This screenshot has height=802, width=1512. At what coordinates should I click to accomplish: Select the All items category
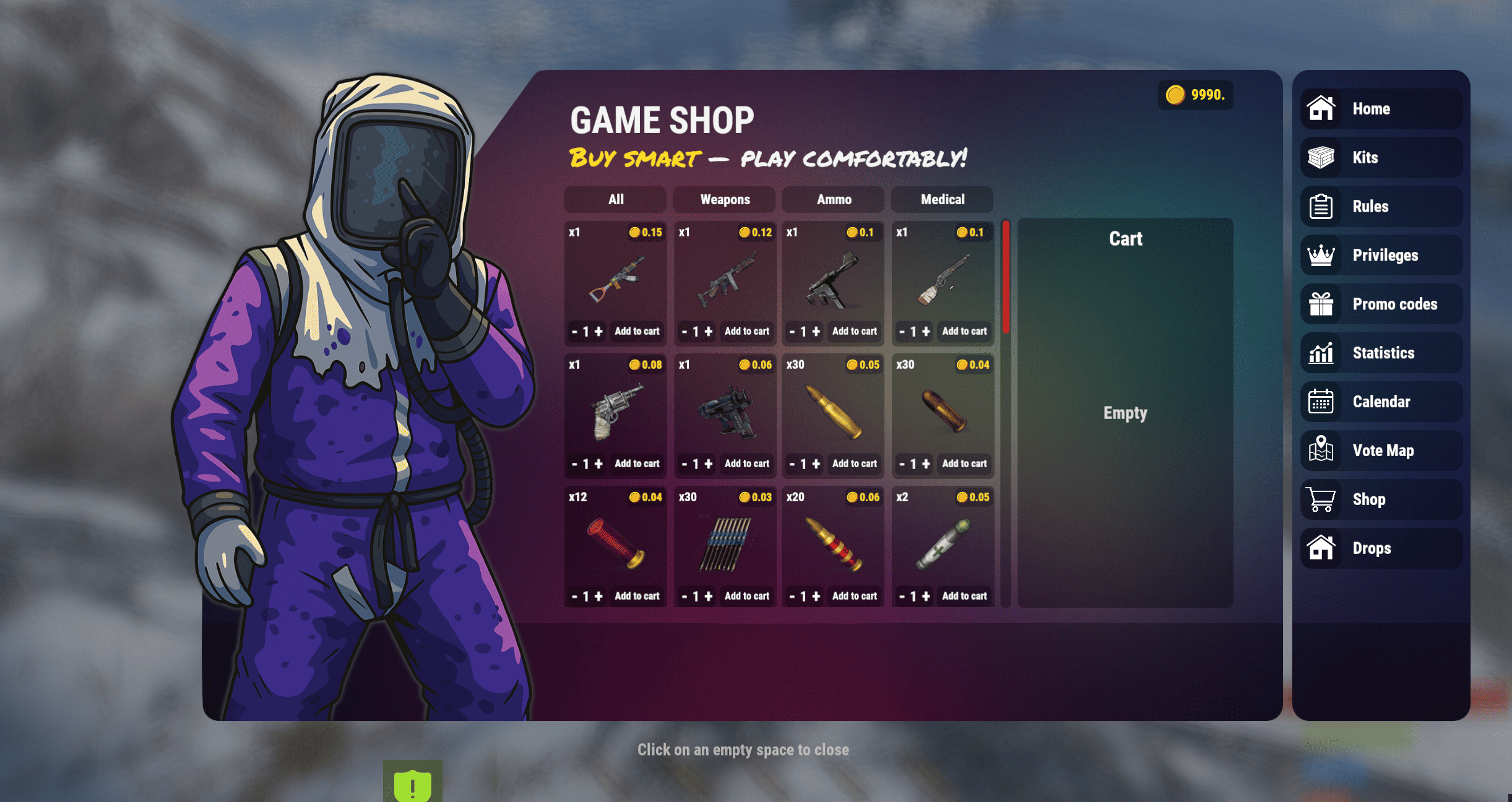[x=615, y=199]
